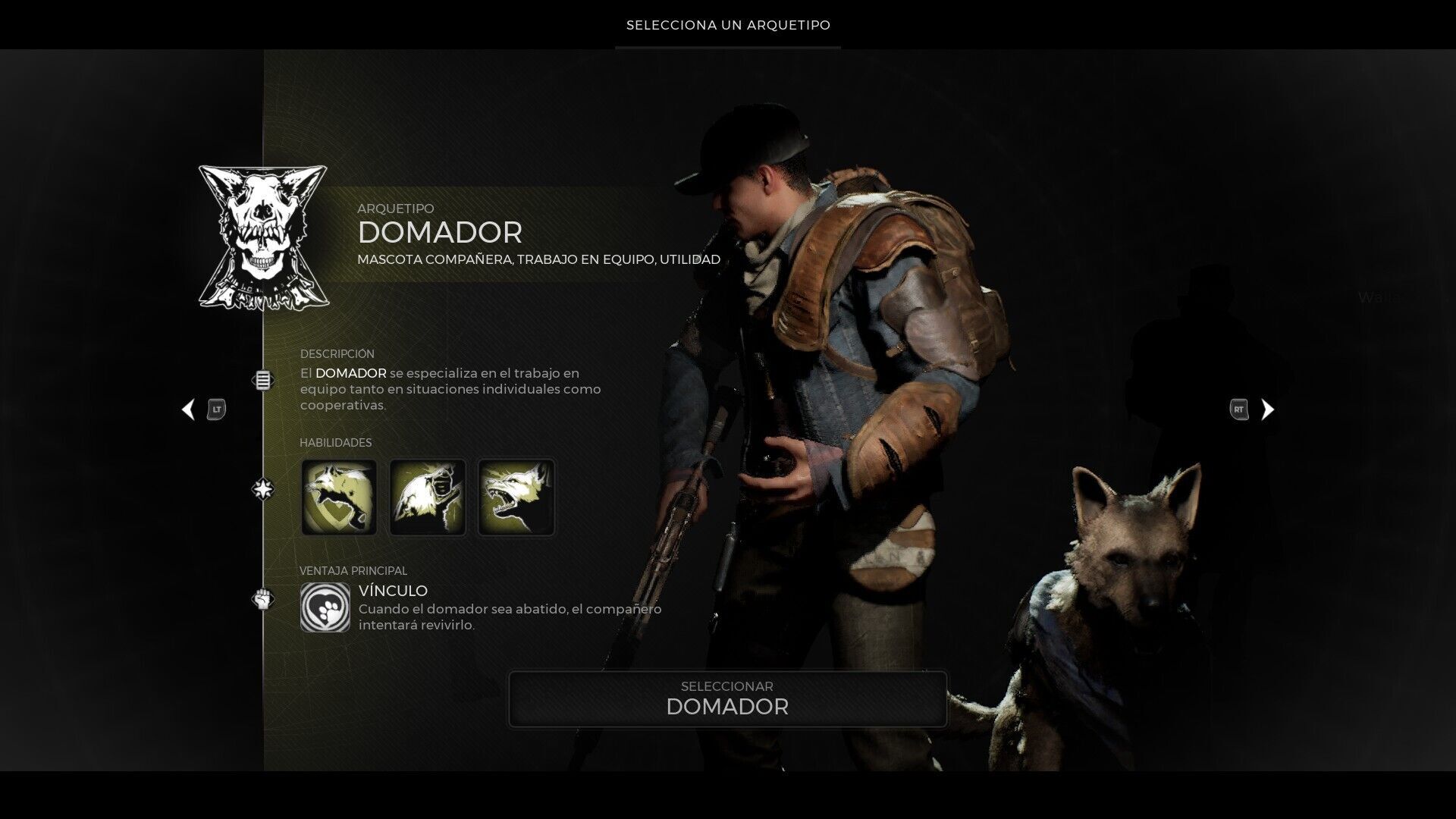This screenshot has width=1456, height=819.
Task: Choose the howling dog ability icon
Action: [428, 497]
